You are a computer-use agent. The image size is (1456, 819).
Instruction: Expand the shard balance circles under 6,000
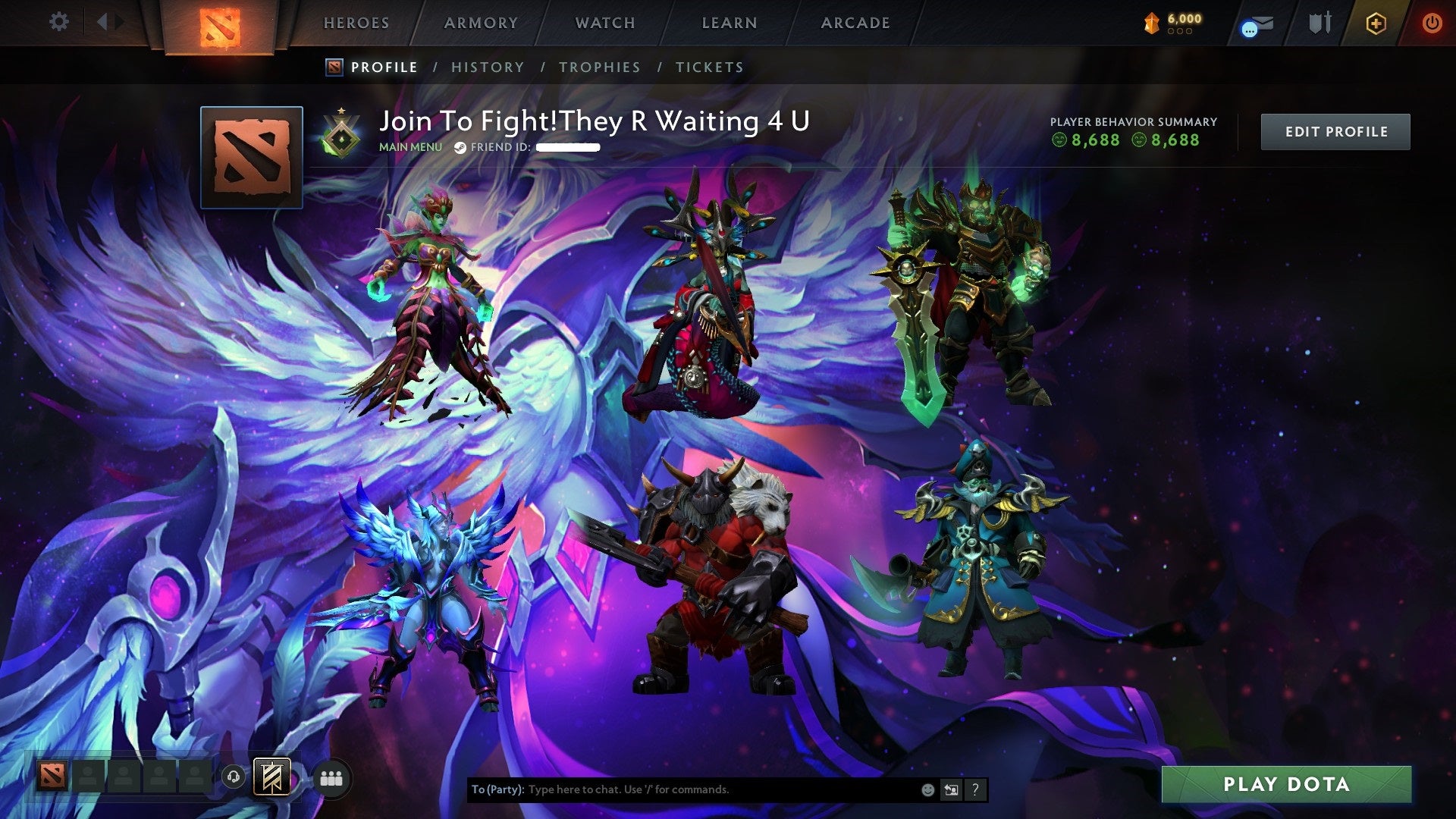[1180, 33]
